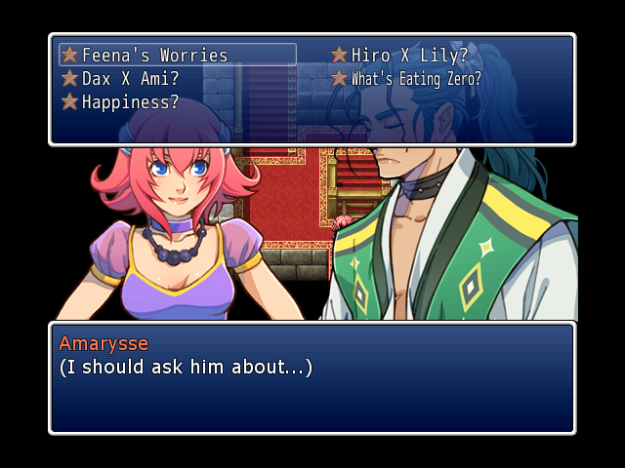
Task: Ask about Happiness?
Action: click(130, 102)
